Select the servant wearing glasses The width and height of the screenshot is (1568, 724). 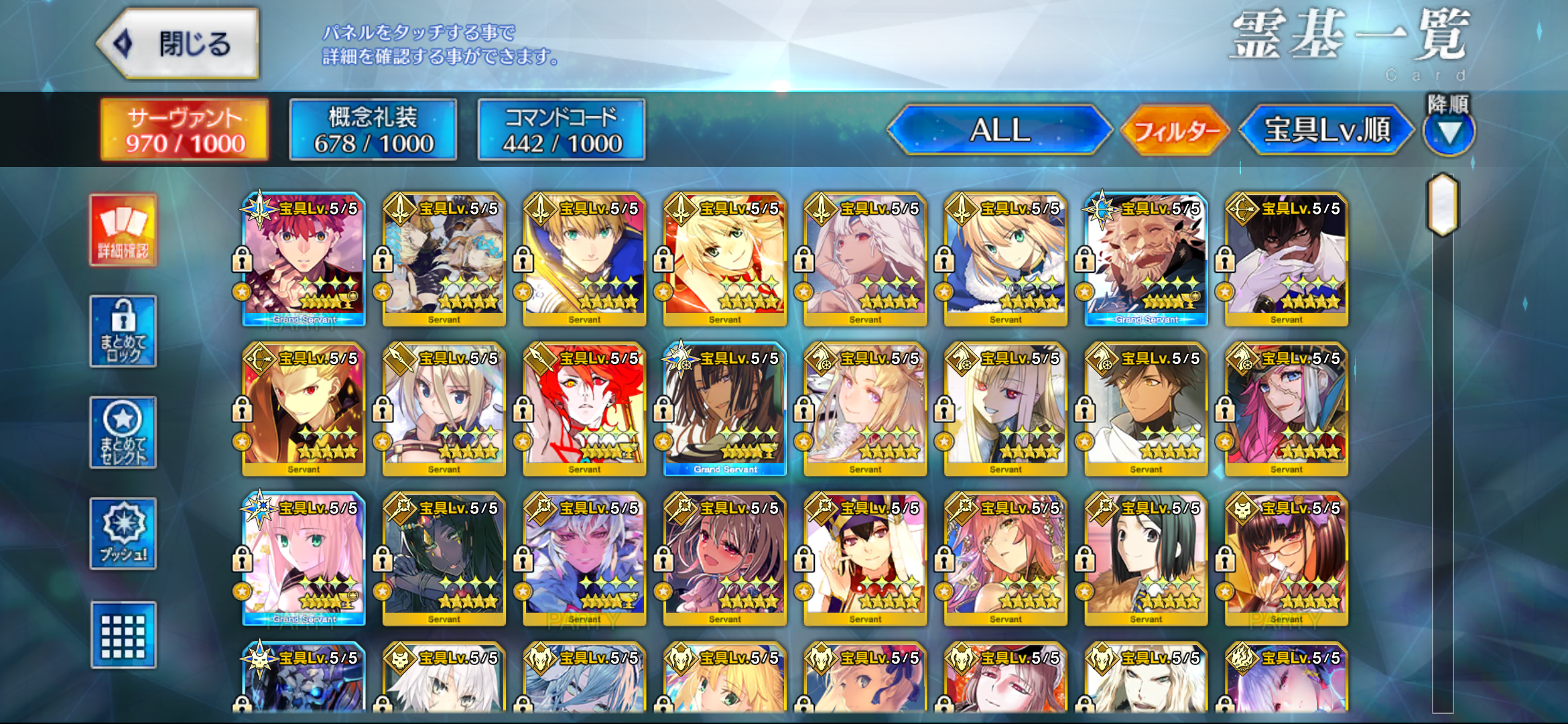pos(1287,559)
